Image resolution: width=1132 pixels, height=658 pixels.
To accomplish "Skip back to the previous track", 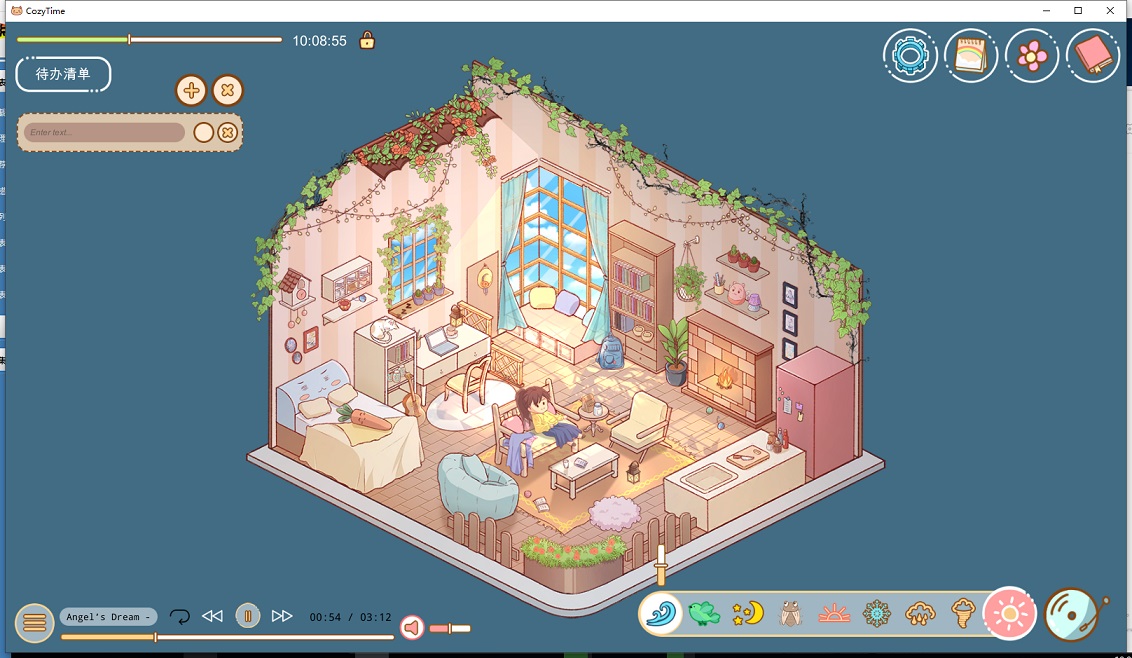I will [212, 616].
